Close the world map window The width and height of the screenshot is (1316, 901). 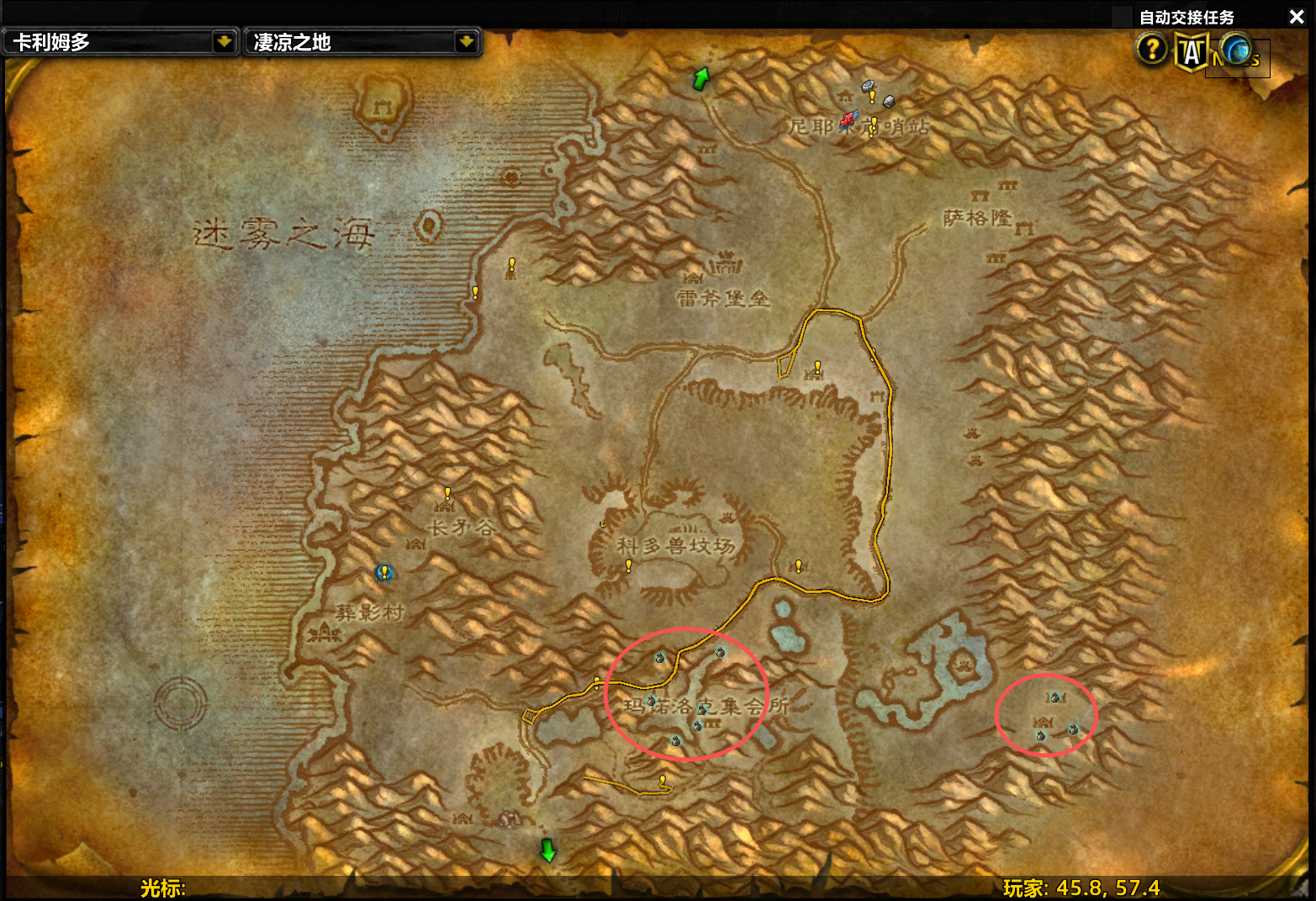tap(1297, 17)
